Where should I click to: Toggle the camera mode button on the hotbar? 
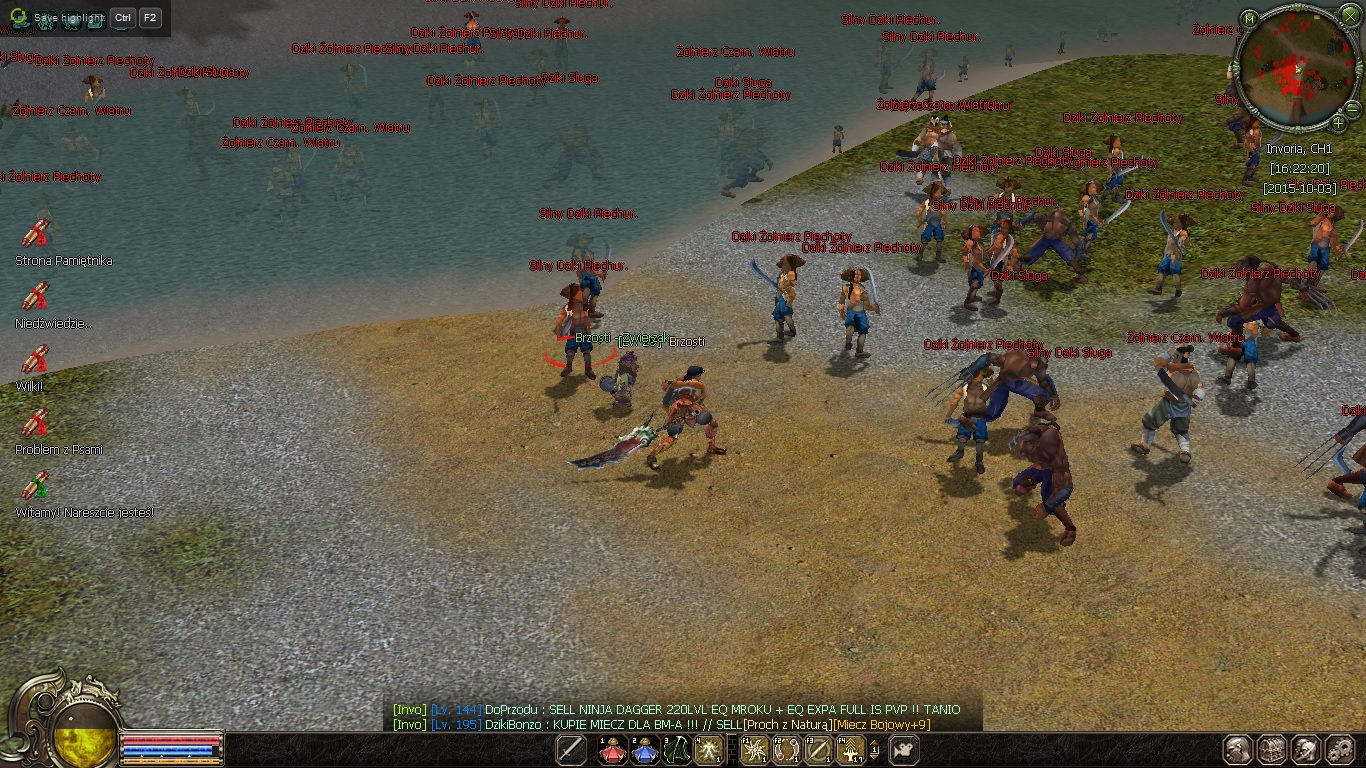click(904, 749)
